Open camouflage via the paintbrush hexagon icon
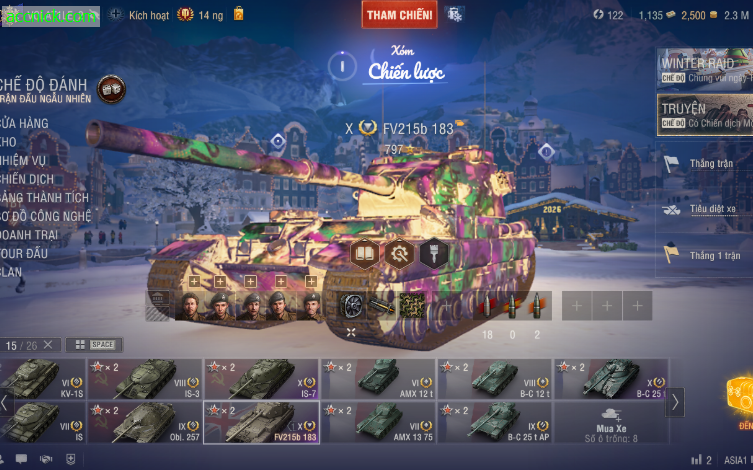Screen dimensions: 753x470 coord(432,252)
